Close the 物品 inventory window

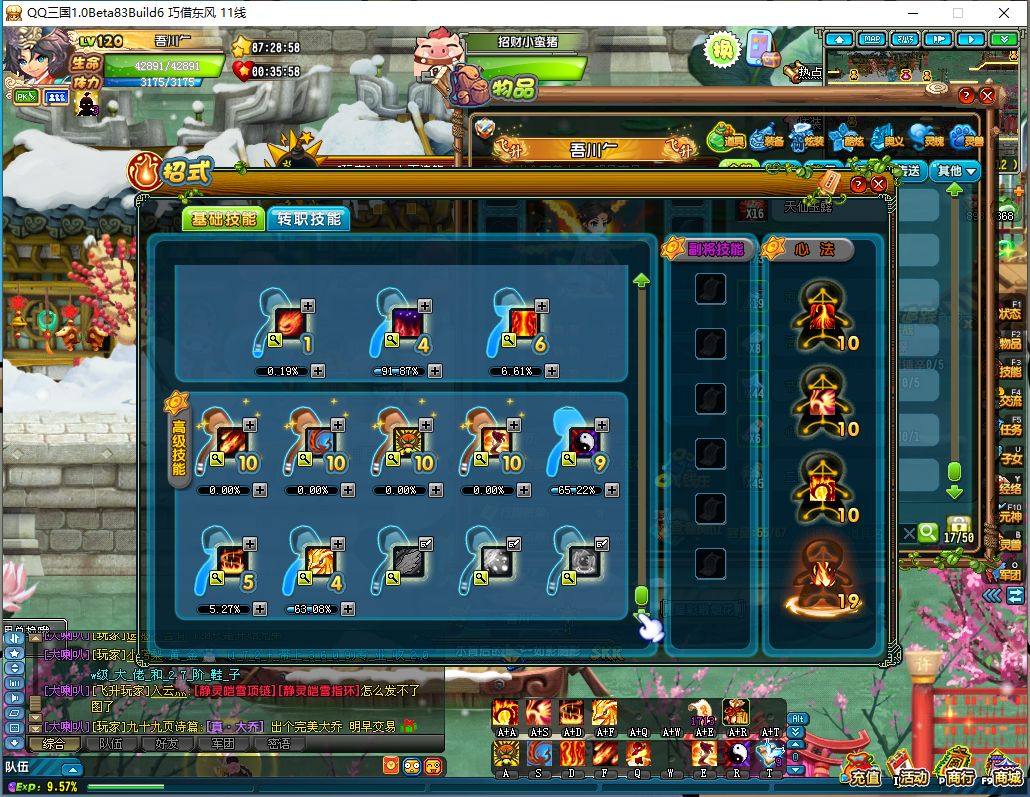(x=988, y=96)
